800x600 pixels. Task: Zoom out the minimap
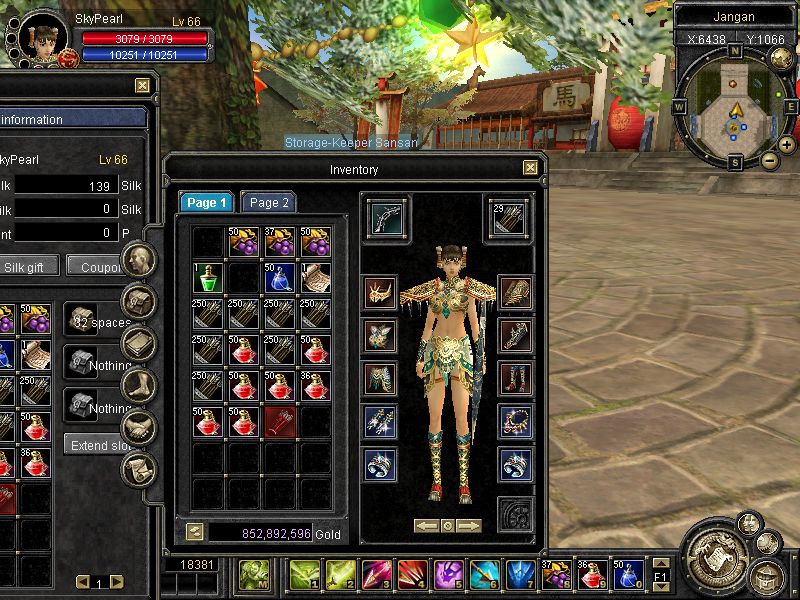click(x=768, y=160)
